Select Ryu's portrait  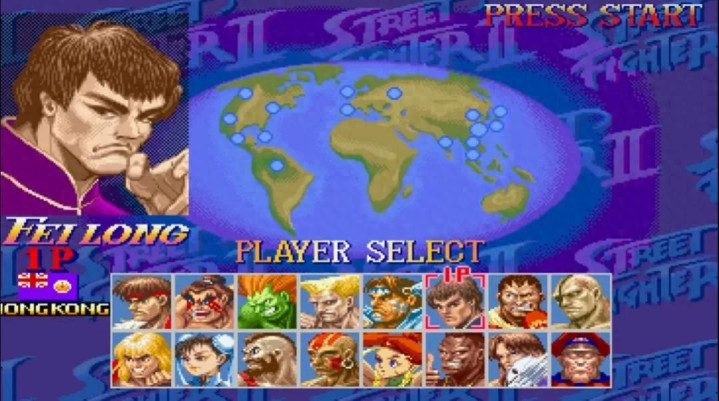(x=142, y=302)
